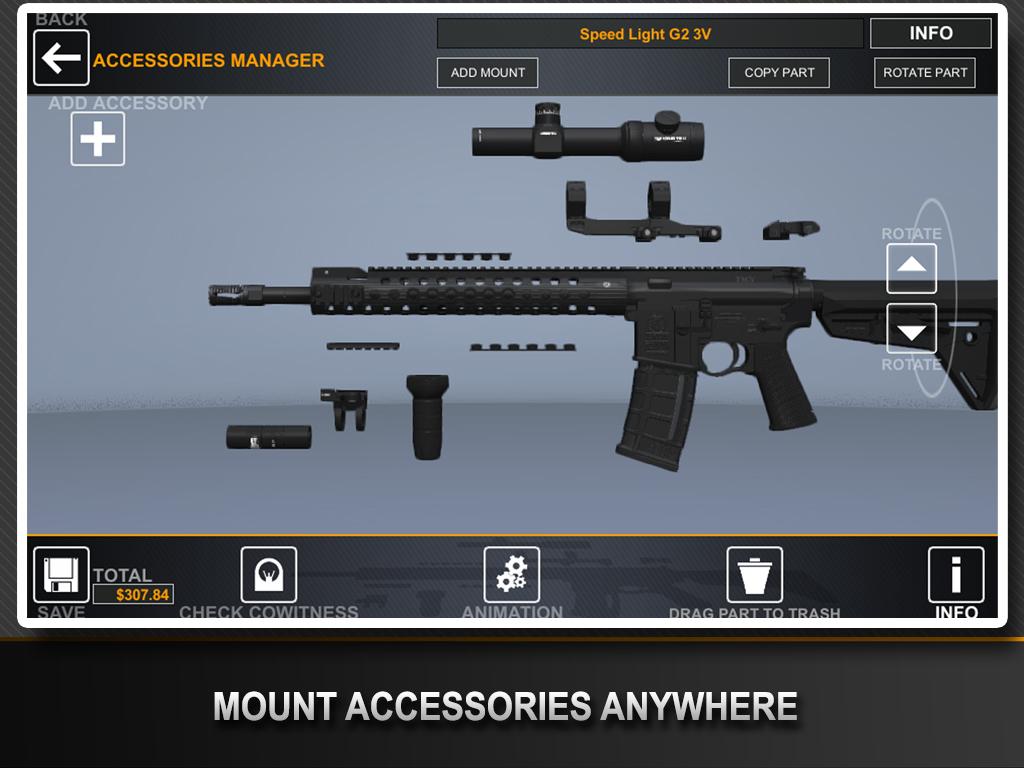The image size is (1024, 768).
Task: Rotate the view with the up arrow
Action: (912, 268)
